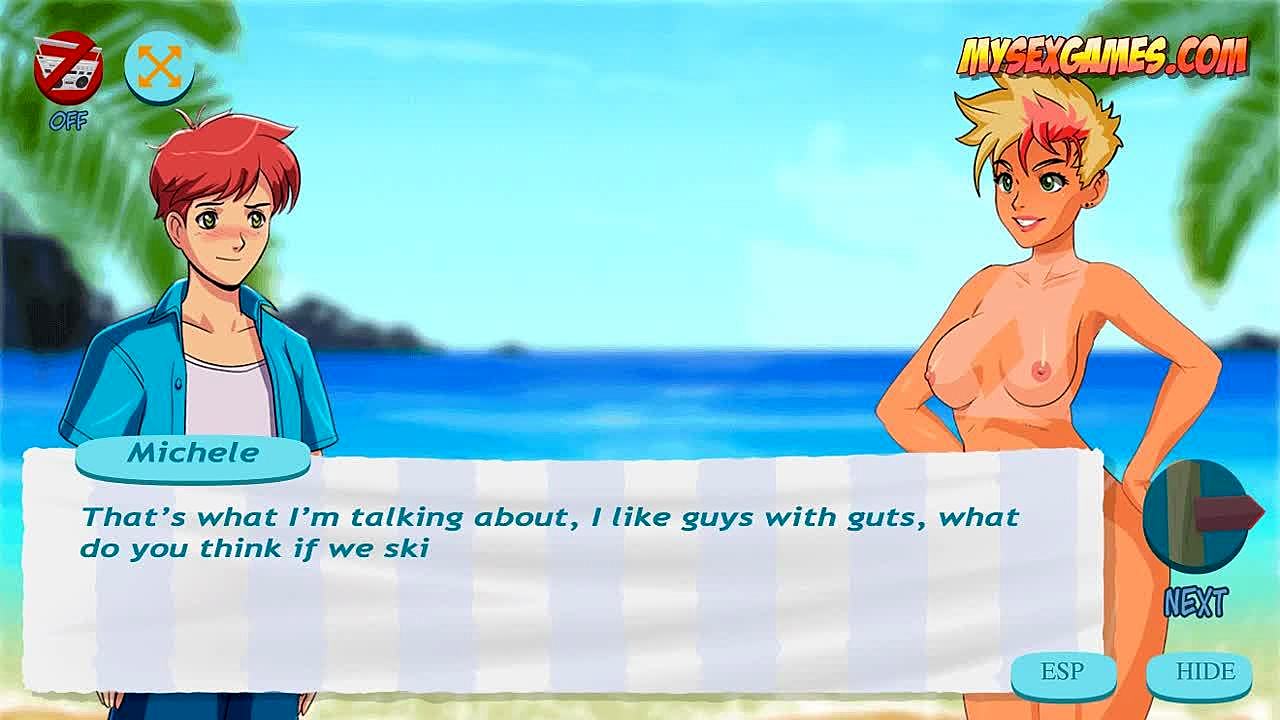Open the MySexGames.com logo link
This screenshot has height=720, width=1280.
click(x=1103, y=55)
